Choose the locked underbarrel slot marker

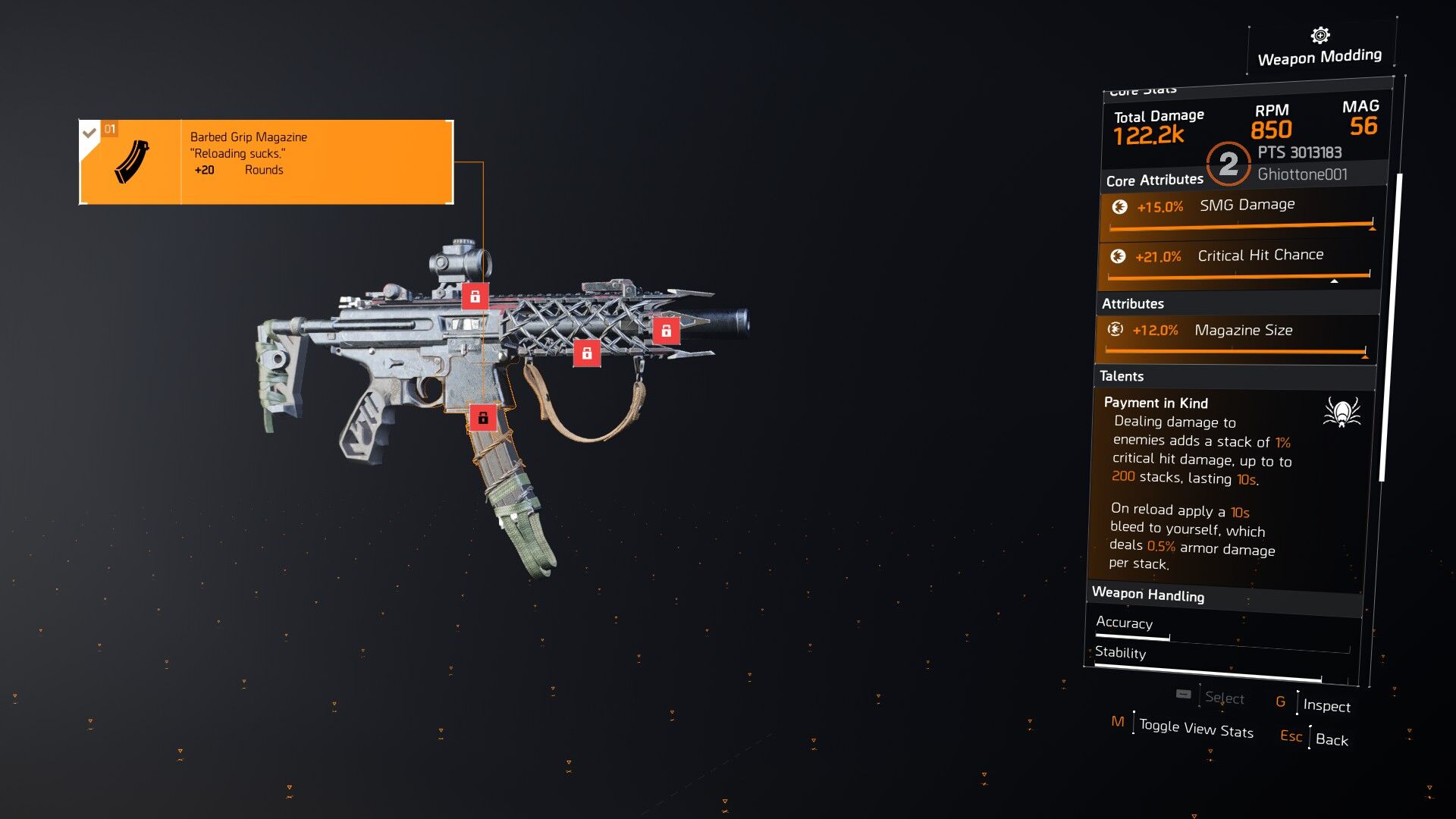click(x=586, y=353)
